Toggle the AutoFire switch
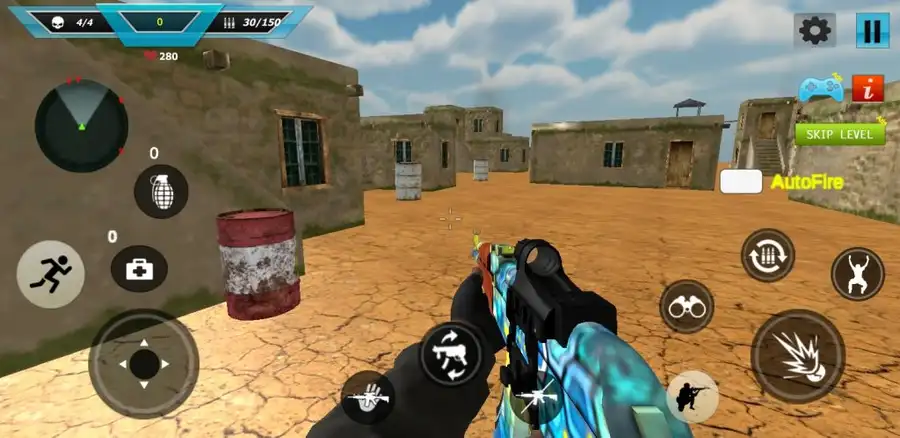Screen dimensions: 900x438 click(741, 182)
